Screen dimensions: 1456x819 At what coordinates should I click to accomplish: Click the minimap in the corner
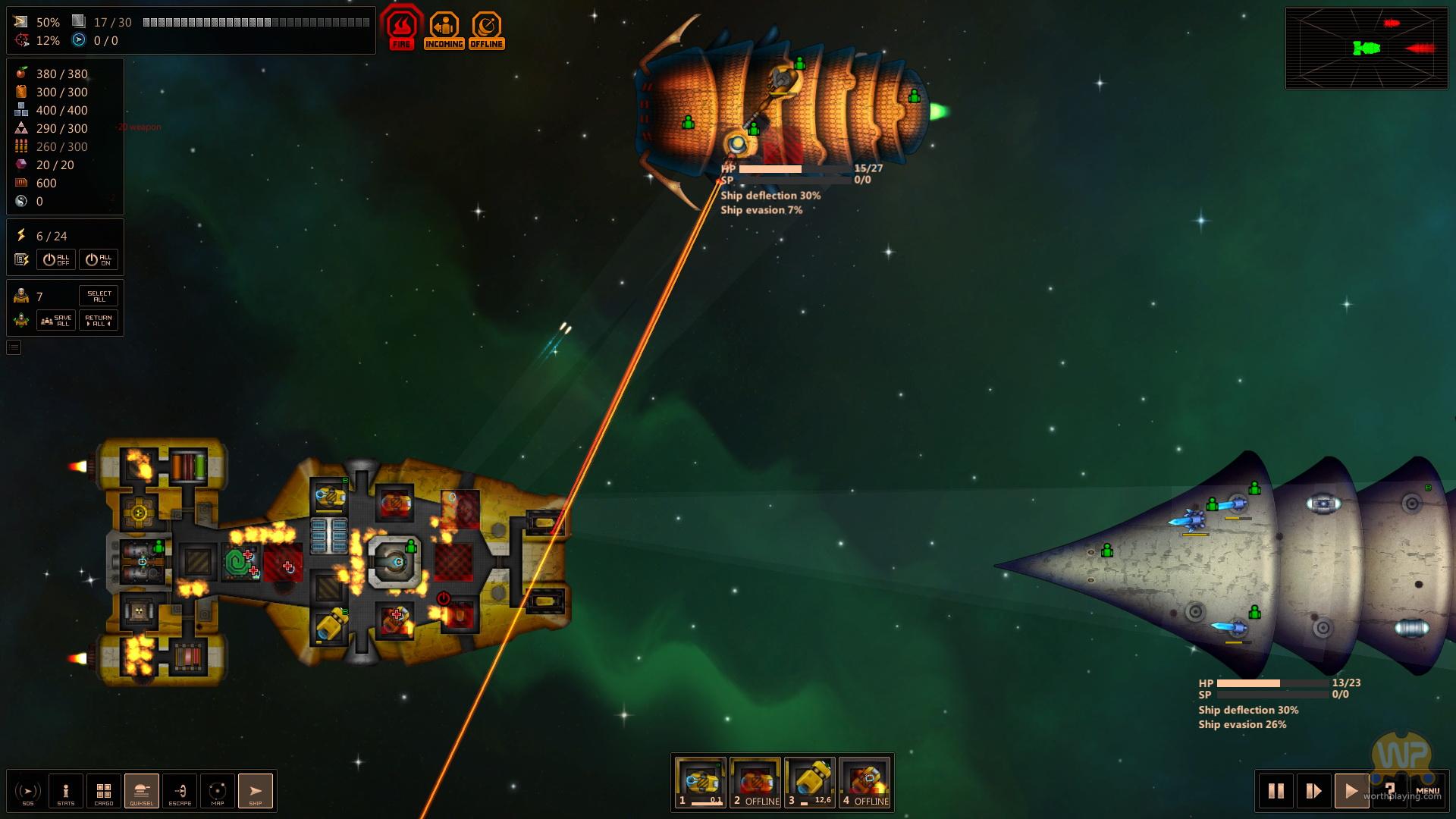pos(1367,49)
